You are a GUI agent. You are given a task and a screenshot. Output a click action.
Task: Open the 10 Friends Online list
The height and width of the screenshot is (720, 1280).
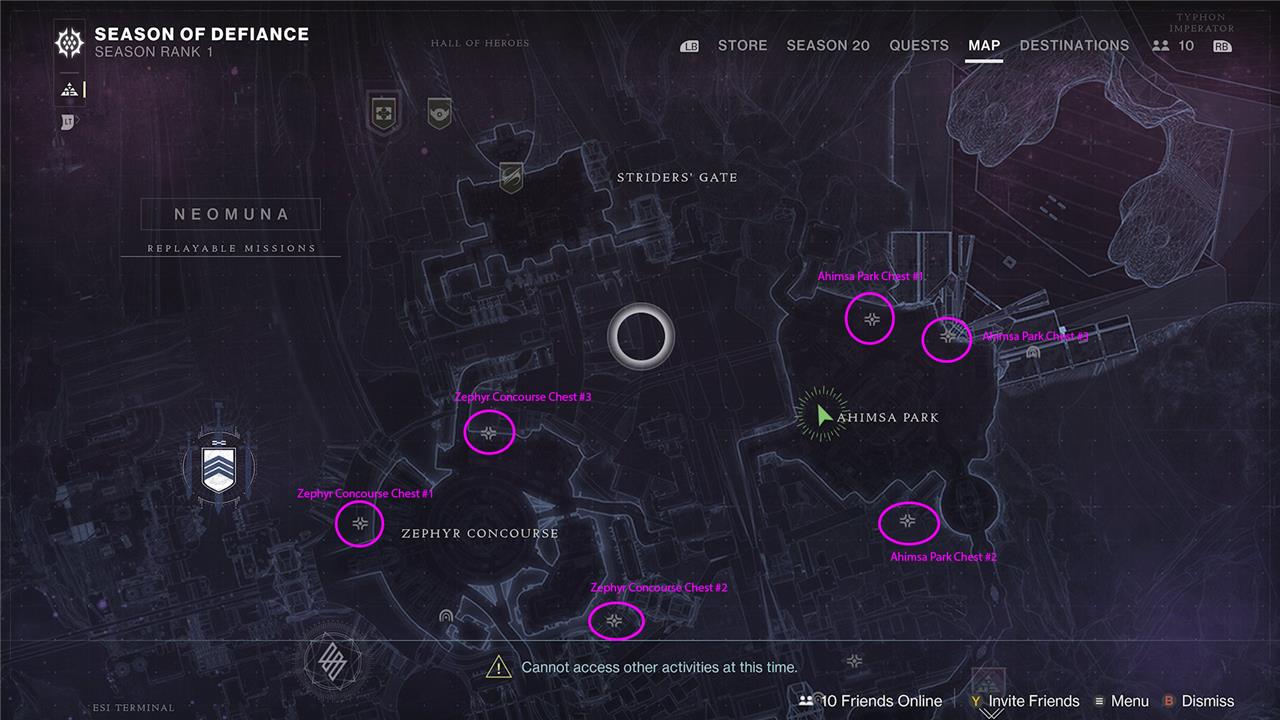click(x=872, y=701)
